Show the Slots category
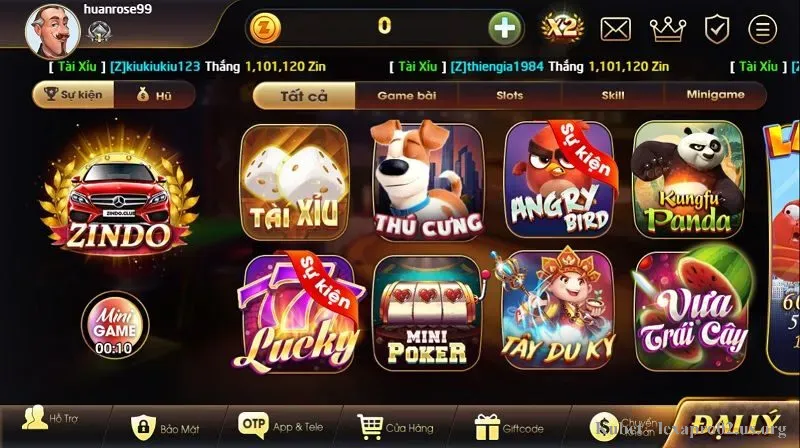This screenshot has width=800, height=448. tap(509, 96)
